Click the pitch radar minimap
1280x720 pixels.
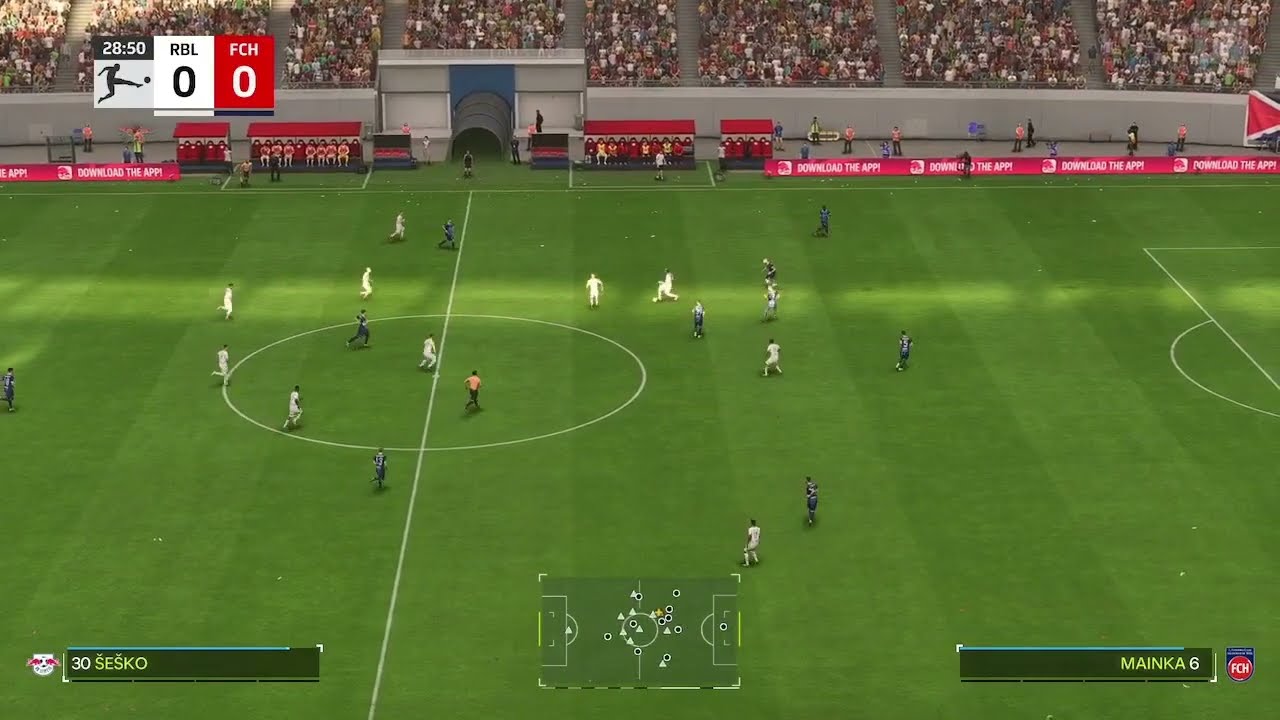(639, 630)
